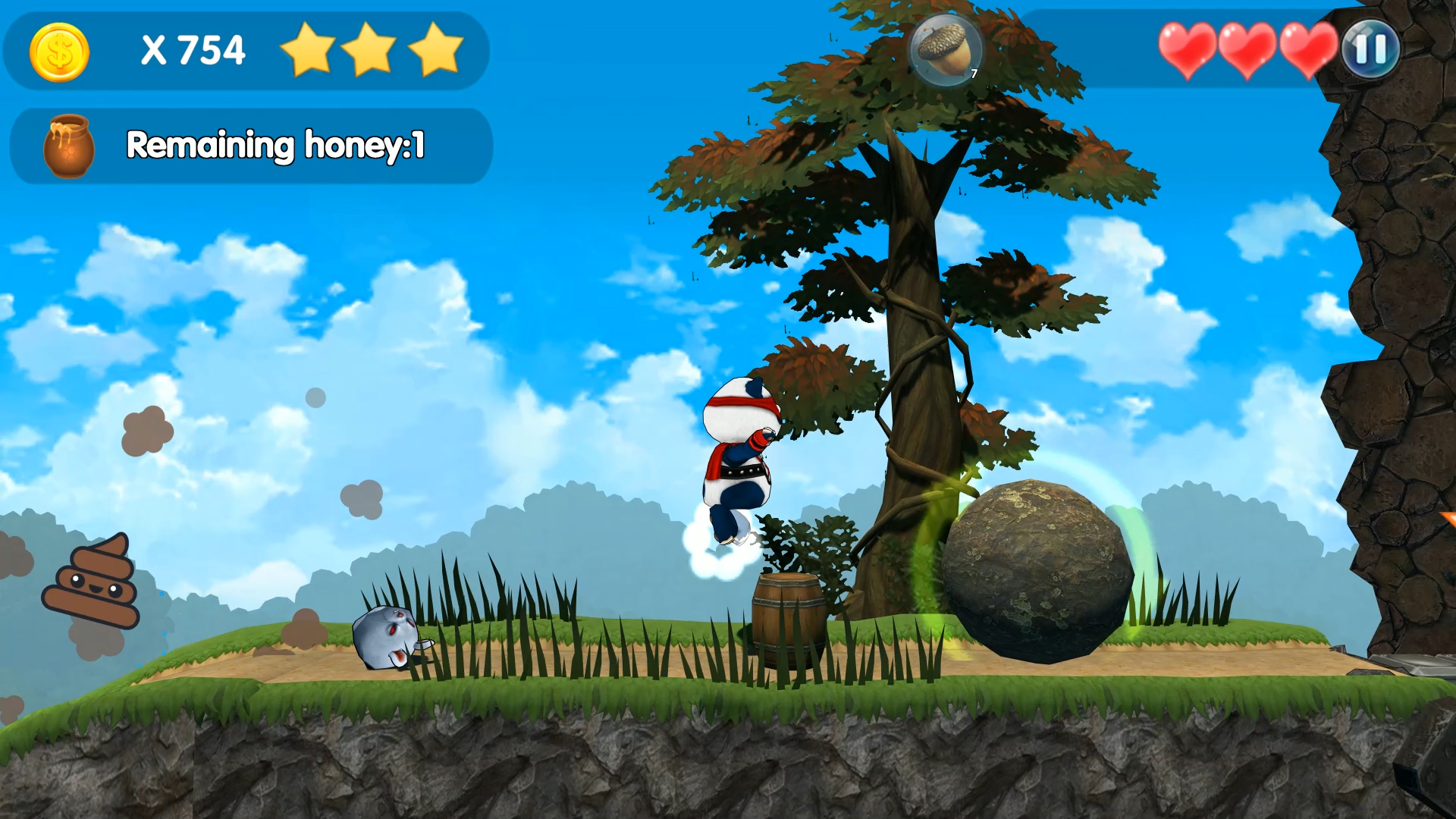
Task: Open the acorn count badge showing 7
Action: coord(973,75)
